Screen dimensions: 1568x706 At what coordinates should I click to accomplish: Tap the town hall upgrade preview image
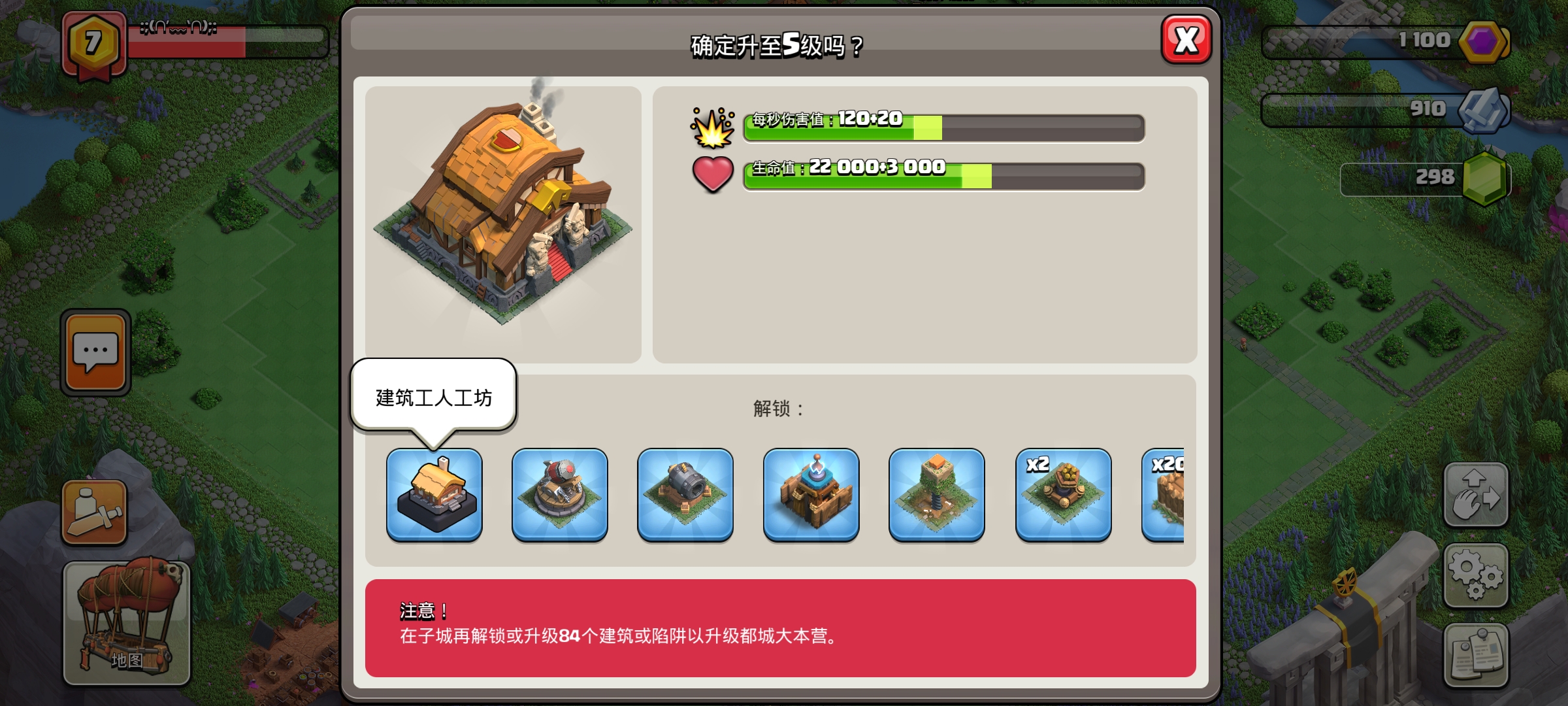(x=505, y=216)
